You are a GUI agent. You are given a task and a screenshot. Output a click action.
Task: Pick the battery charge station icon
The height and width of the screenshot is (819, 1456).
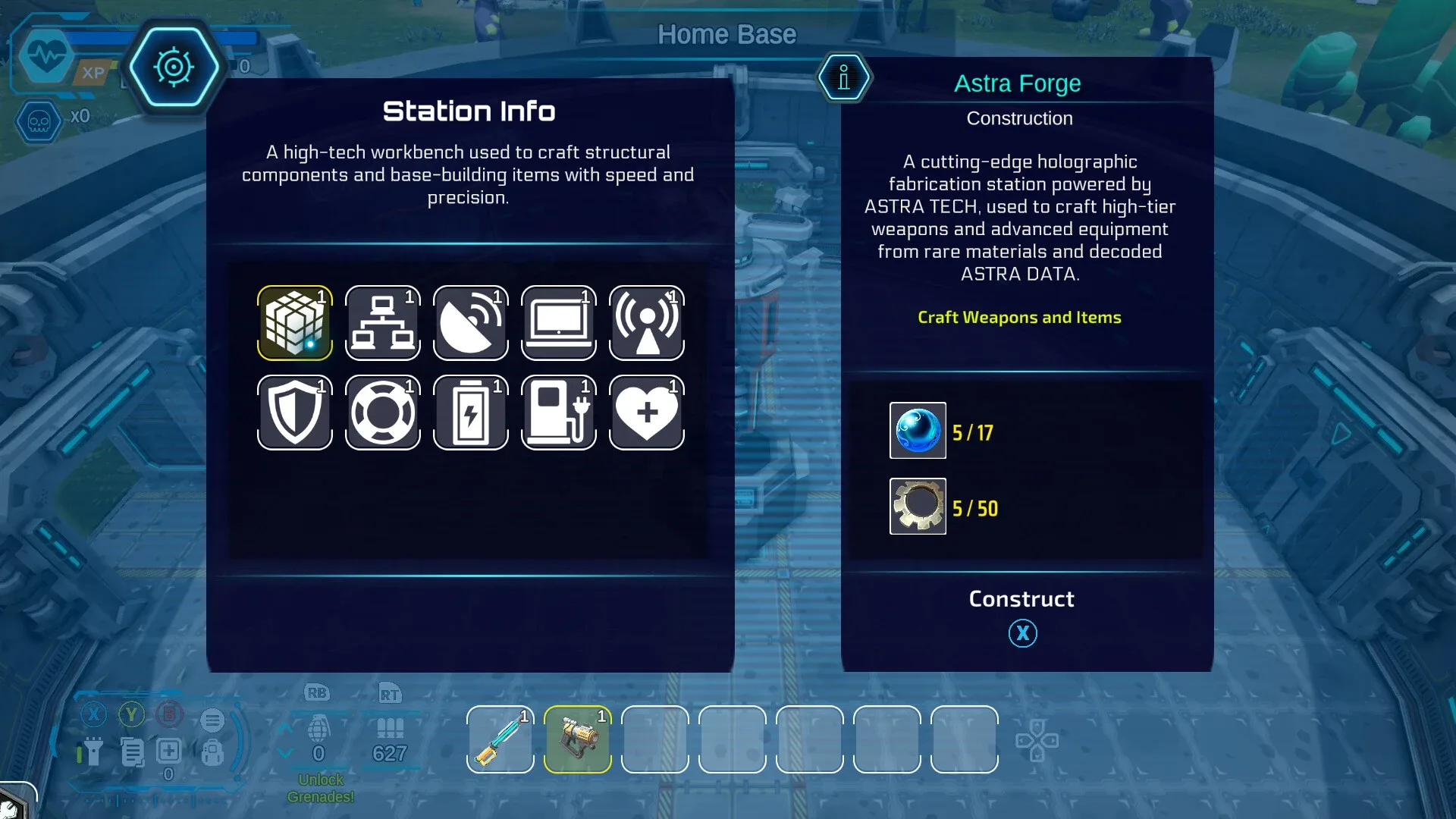pos(471,413)
